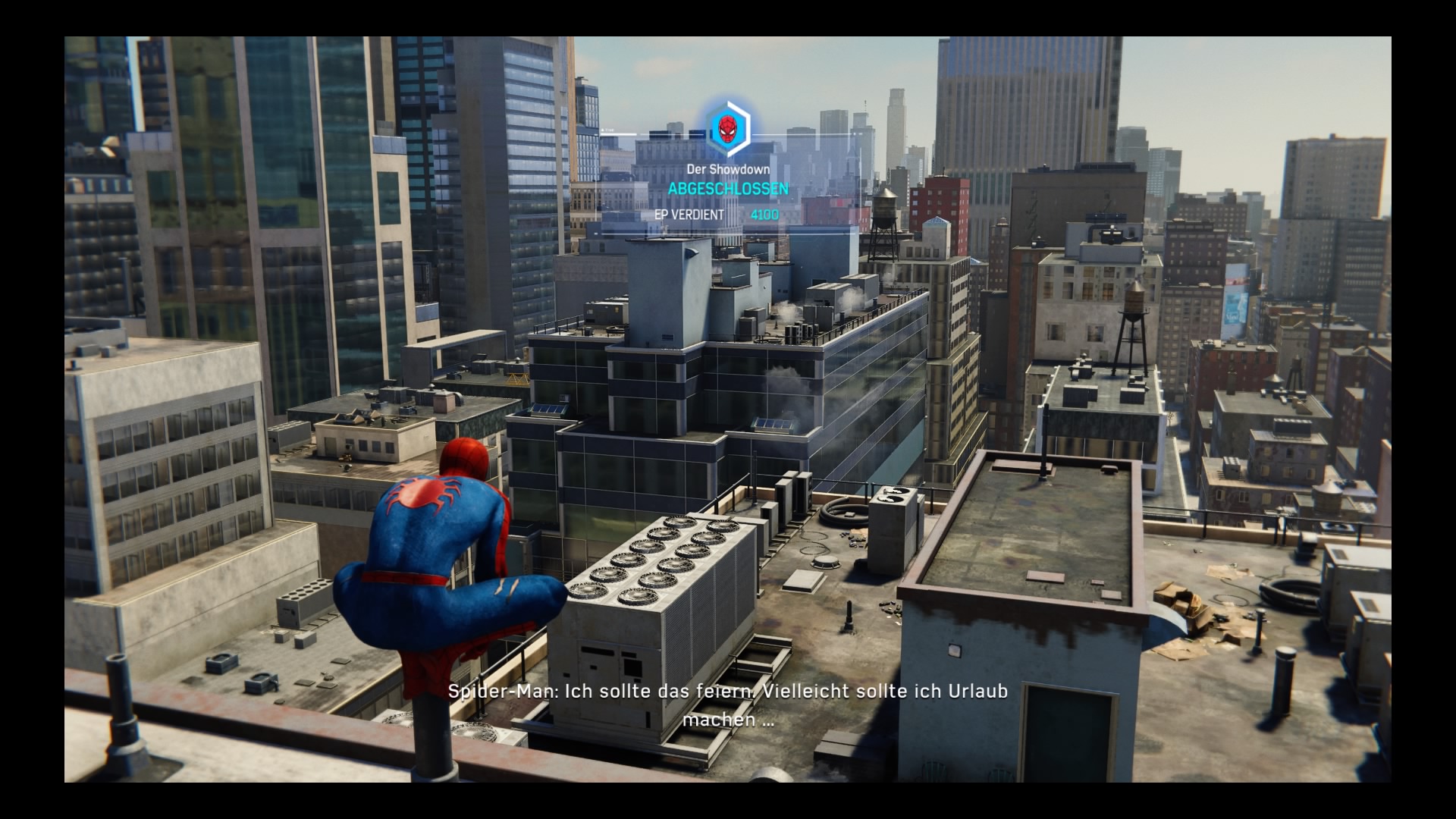
Task: Click the 4100 earned XP value
Action: coord(764,215)
